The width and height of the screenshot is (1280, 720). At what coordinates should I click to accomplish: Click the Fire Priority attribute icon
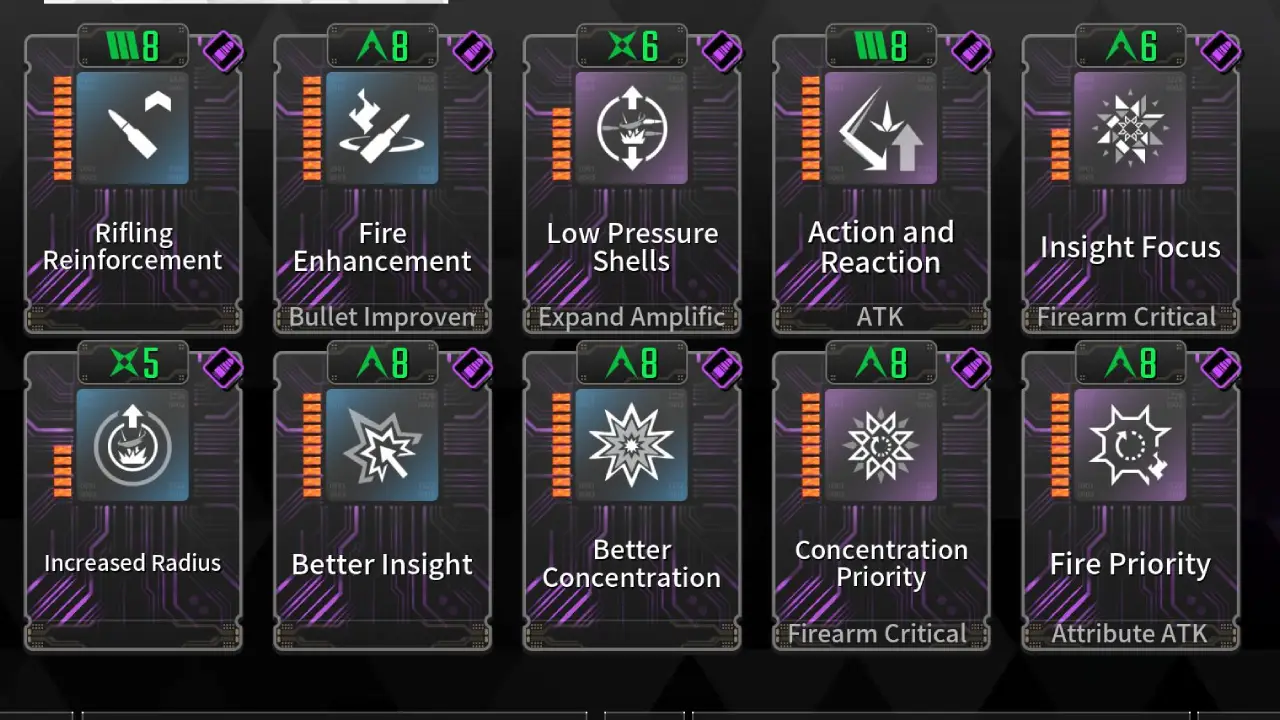pos(1130,443)
